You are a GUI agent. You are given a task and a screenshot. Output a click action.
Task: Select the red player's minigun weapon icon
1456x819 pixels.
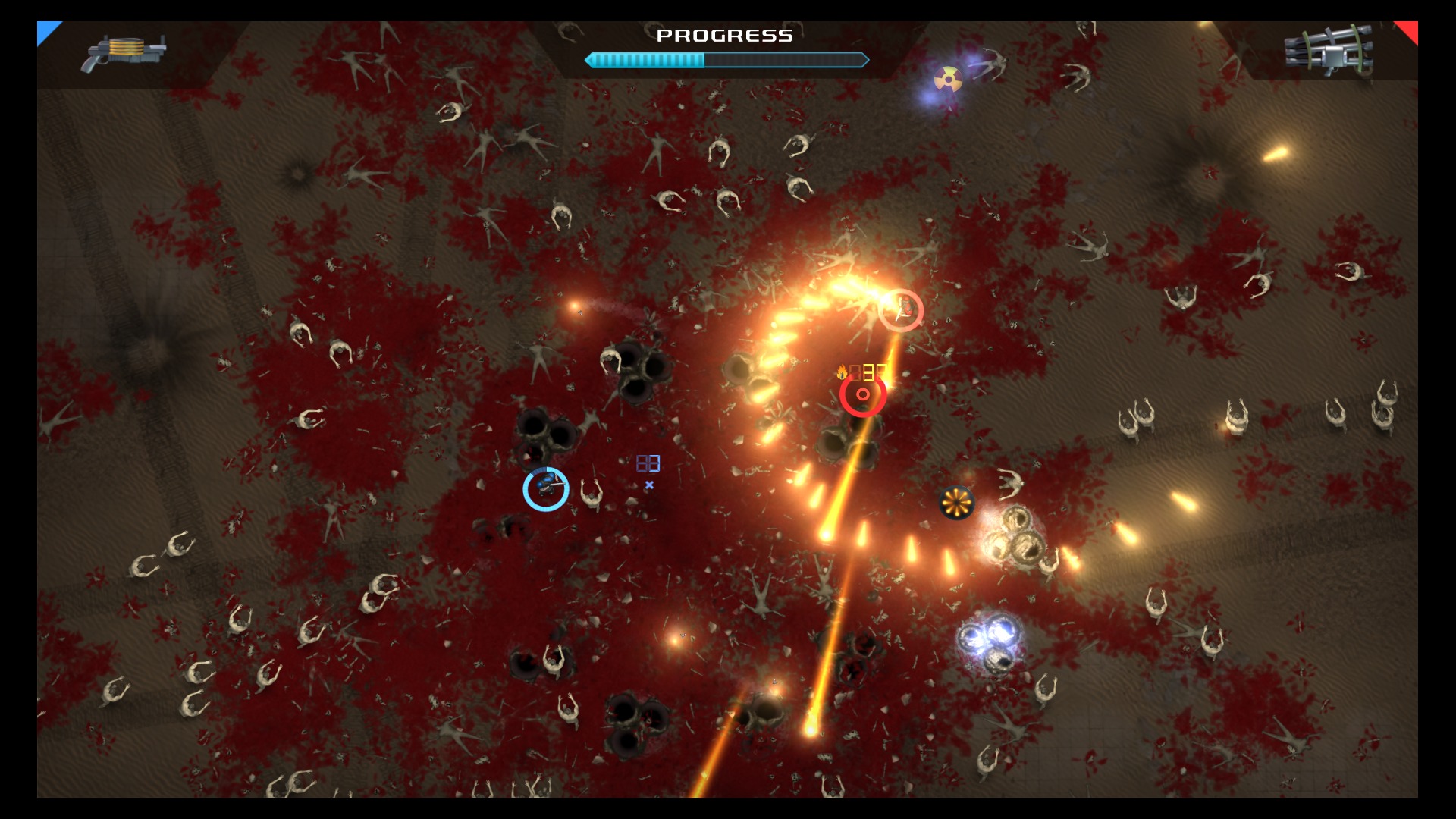click(1329, 52)
